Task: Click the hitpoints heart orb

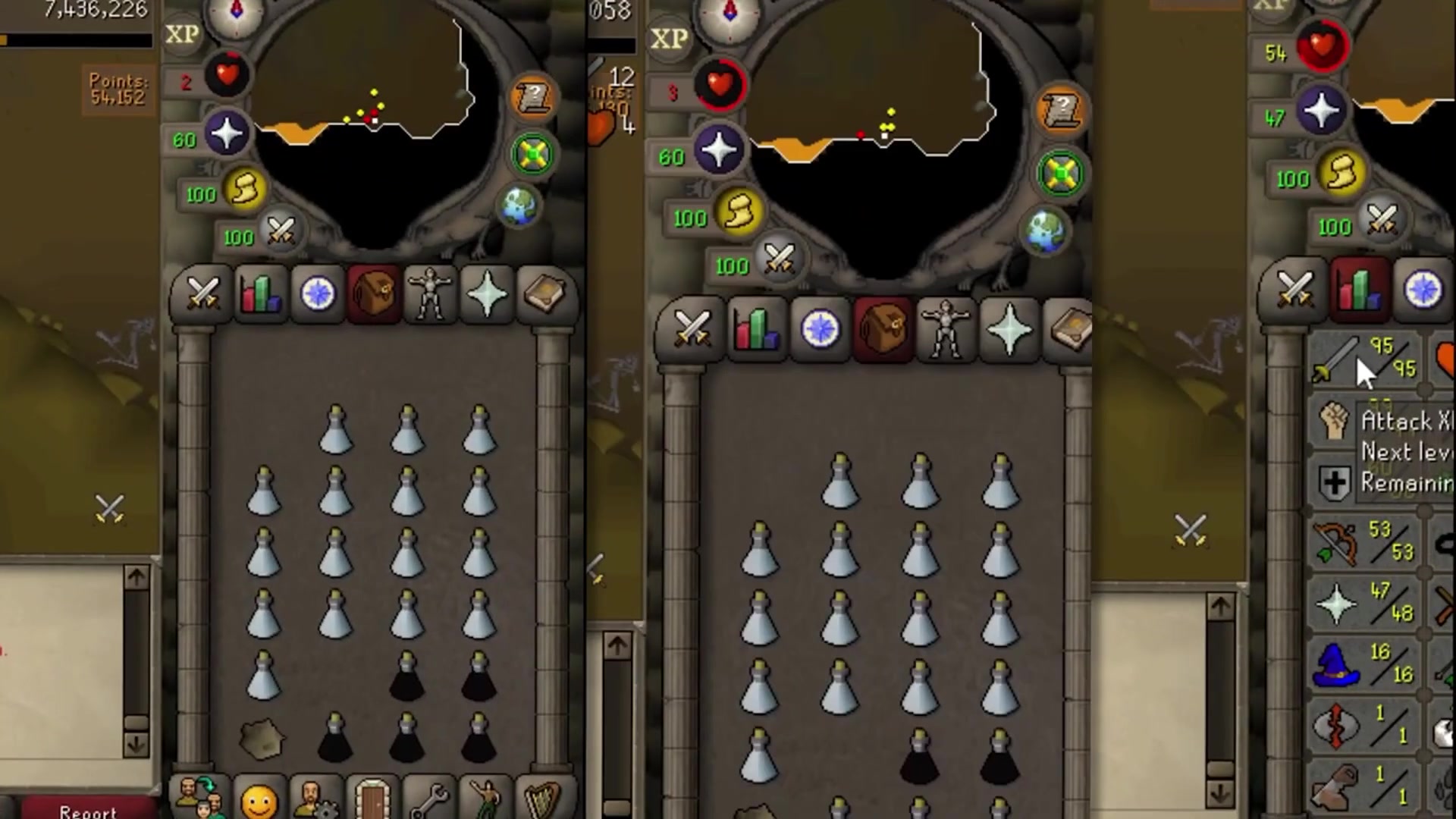Action: [227, 74]
